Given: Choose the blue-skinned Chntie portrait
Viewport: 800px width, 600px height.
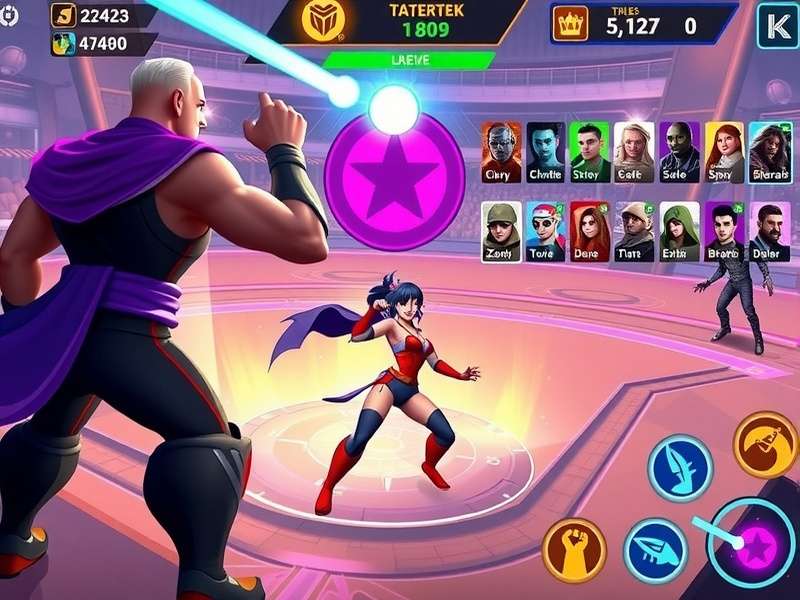Looking at the screenshot, I should click(545, 152).
